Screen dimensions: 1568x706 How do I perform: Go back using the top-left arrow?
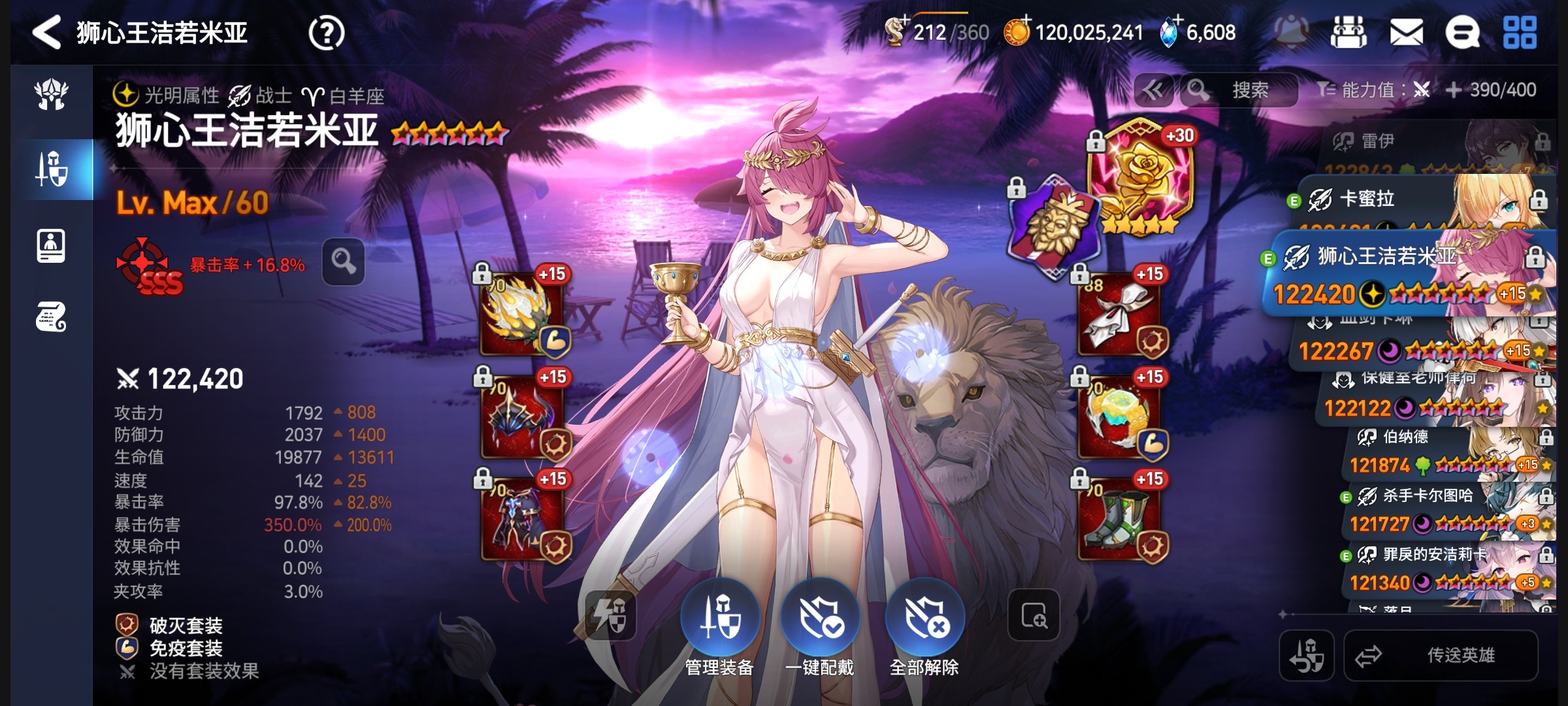click(47, 33)
